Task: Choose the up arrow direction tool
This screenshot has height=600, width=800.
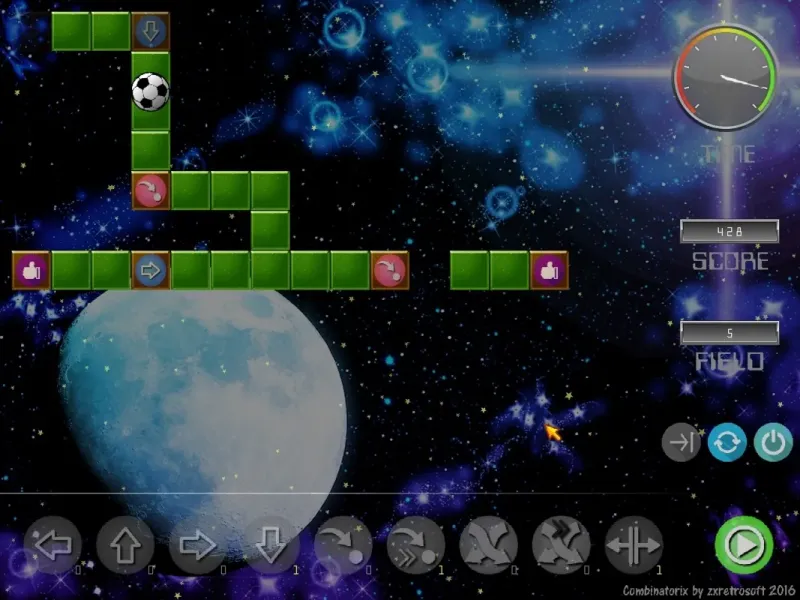Action: (x=125, y=546)
